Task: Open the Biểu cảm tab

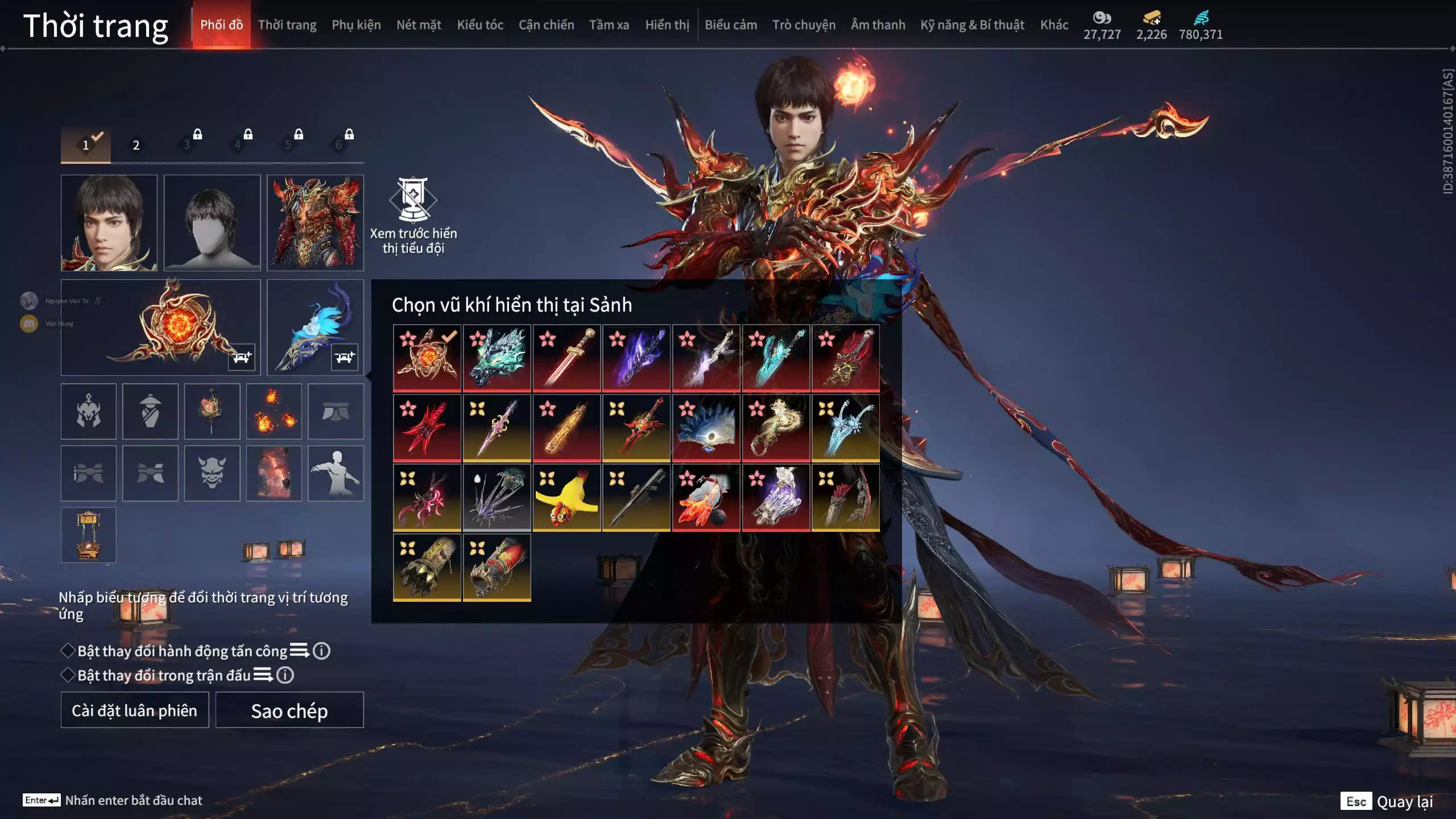Action: 731,25
